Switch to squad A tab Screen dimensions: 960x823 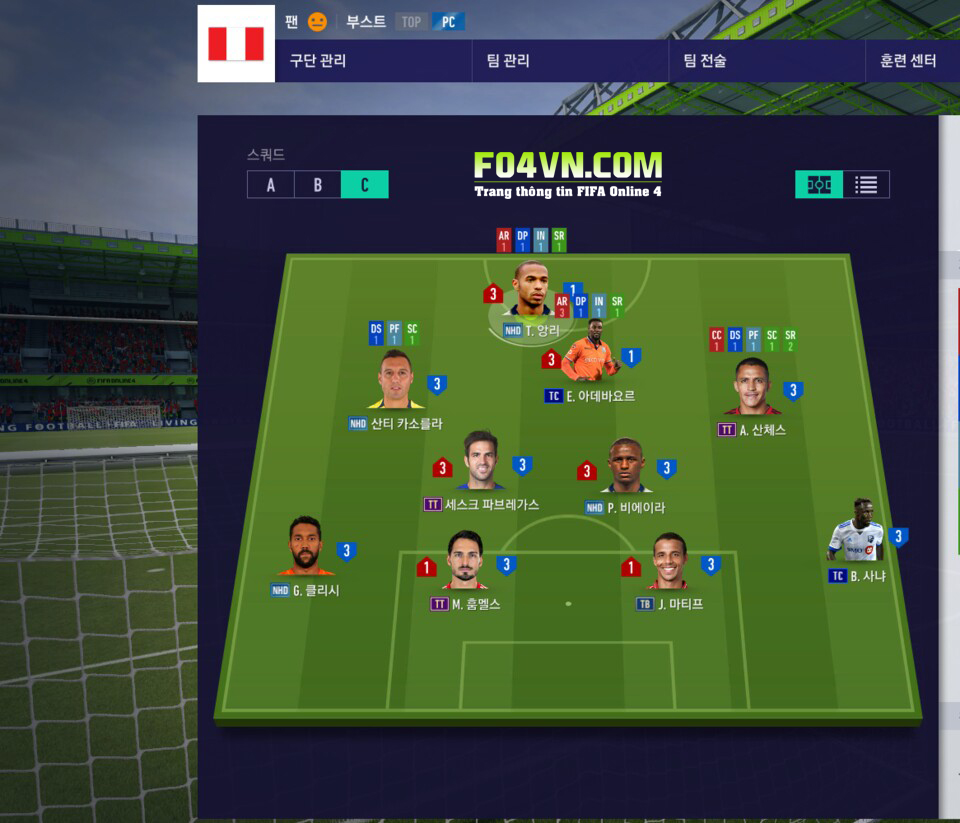tap(270, 185)
